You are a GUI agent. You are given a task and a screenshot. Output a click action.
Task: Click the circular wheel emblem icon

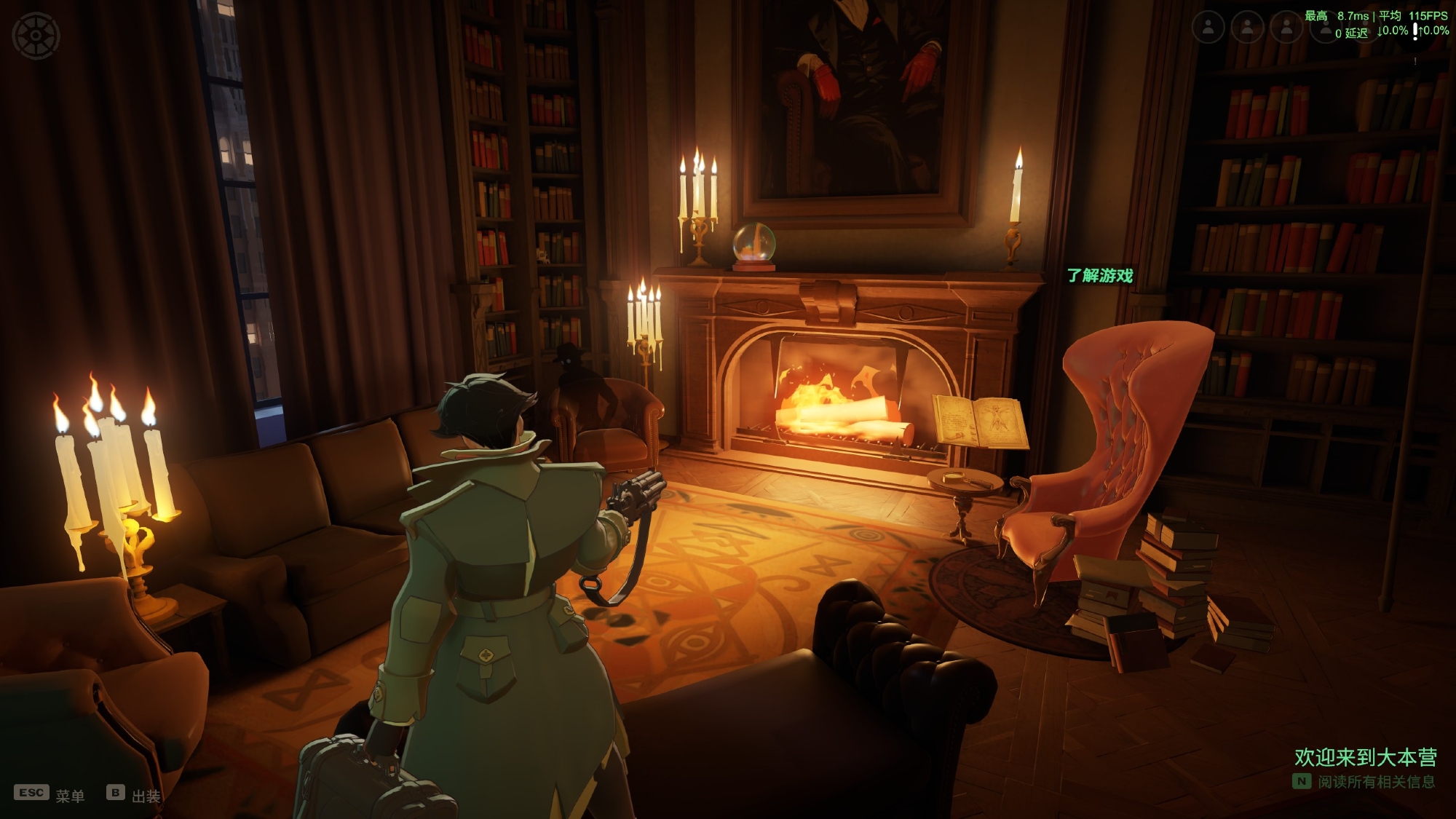pyautogui.click(x=36, y=36)
